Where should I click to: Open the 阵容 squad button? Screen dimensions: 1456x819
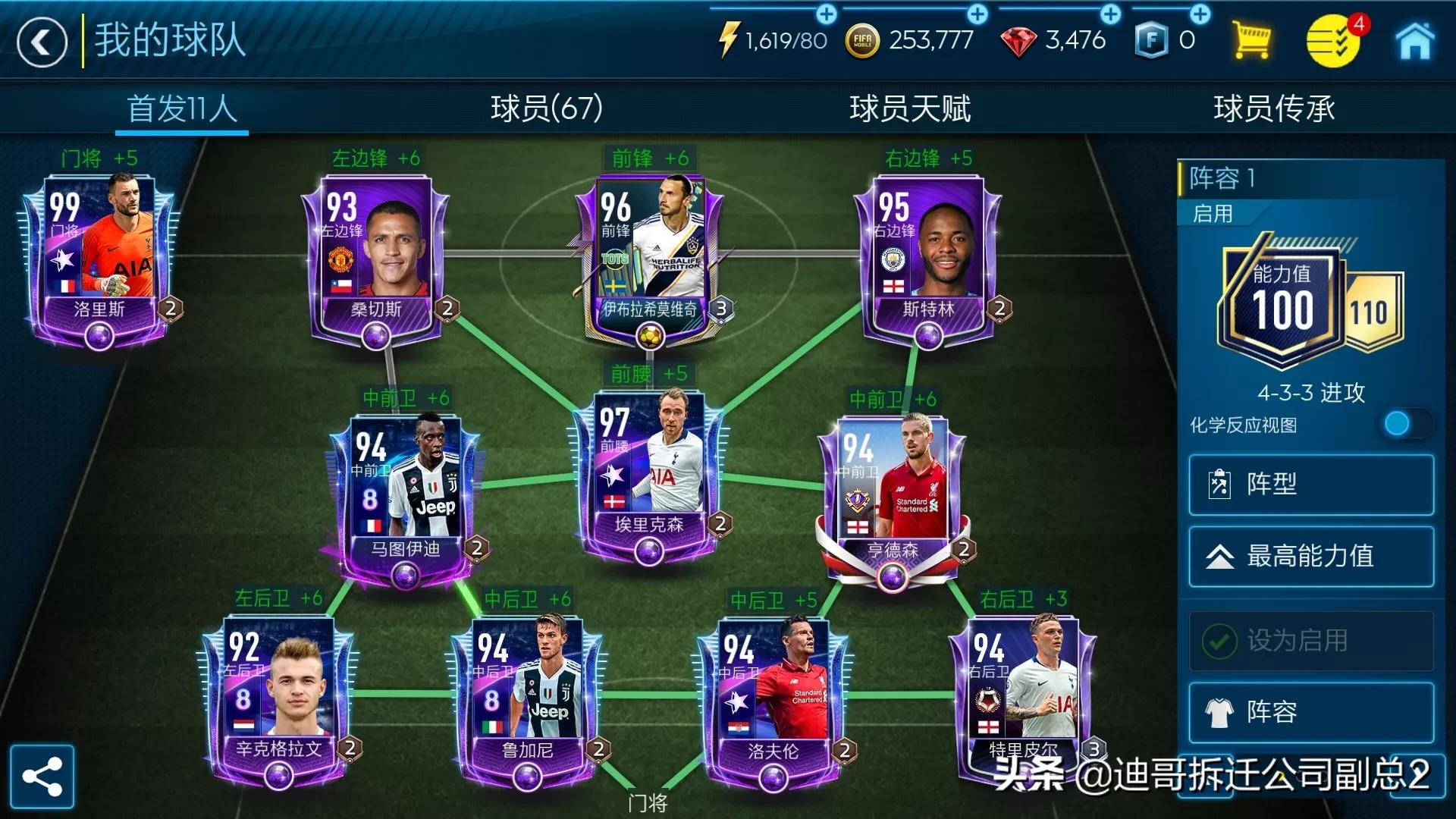(1310, 712)
